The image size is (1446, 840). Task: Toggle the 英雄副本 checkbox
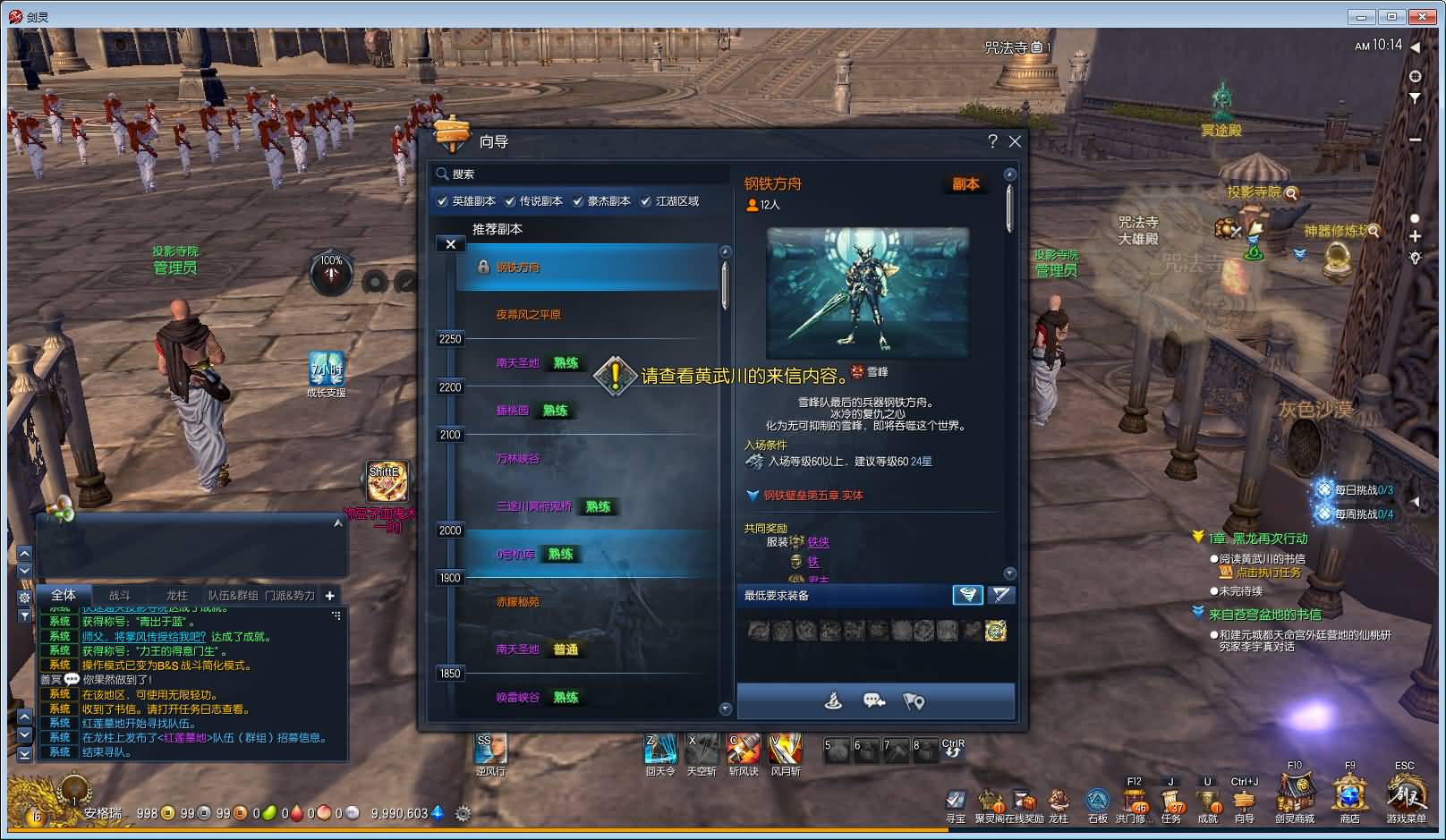coord(442,201)
